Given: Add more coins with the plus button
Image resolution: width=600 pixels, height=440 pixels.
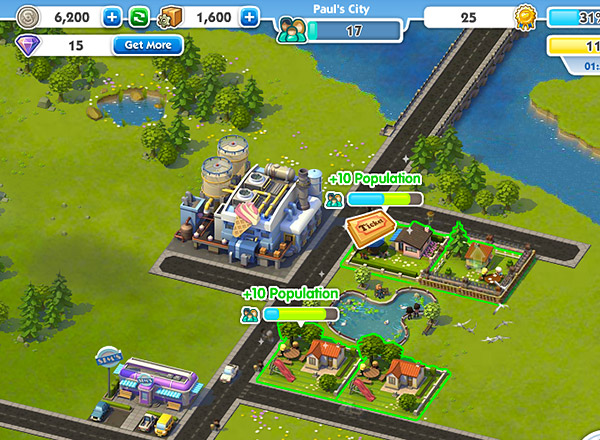Looking at the screenshot, I should click(x=112, y=17).
